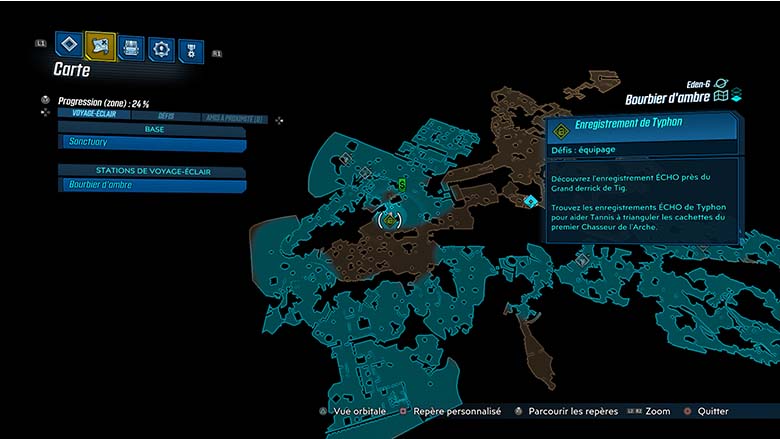The width and height of the screenshot is (780, 439).
Task: Click the cyan diamond marker on the map
Action: [530, 201]
